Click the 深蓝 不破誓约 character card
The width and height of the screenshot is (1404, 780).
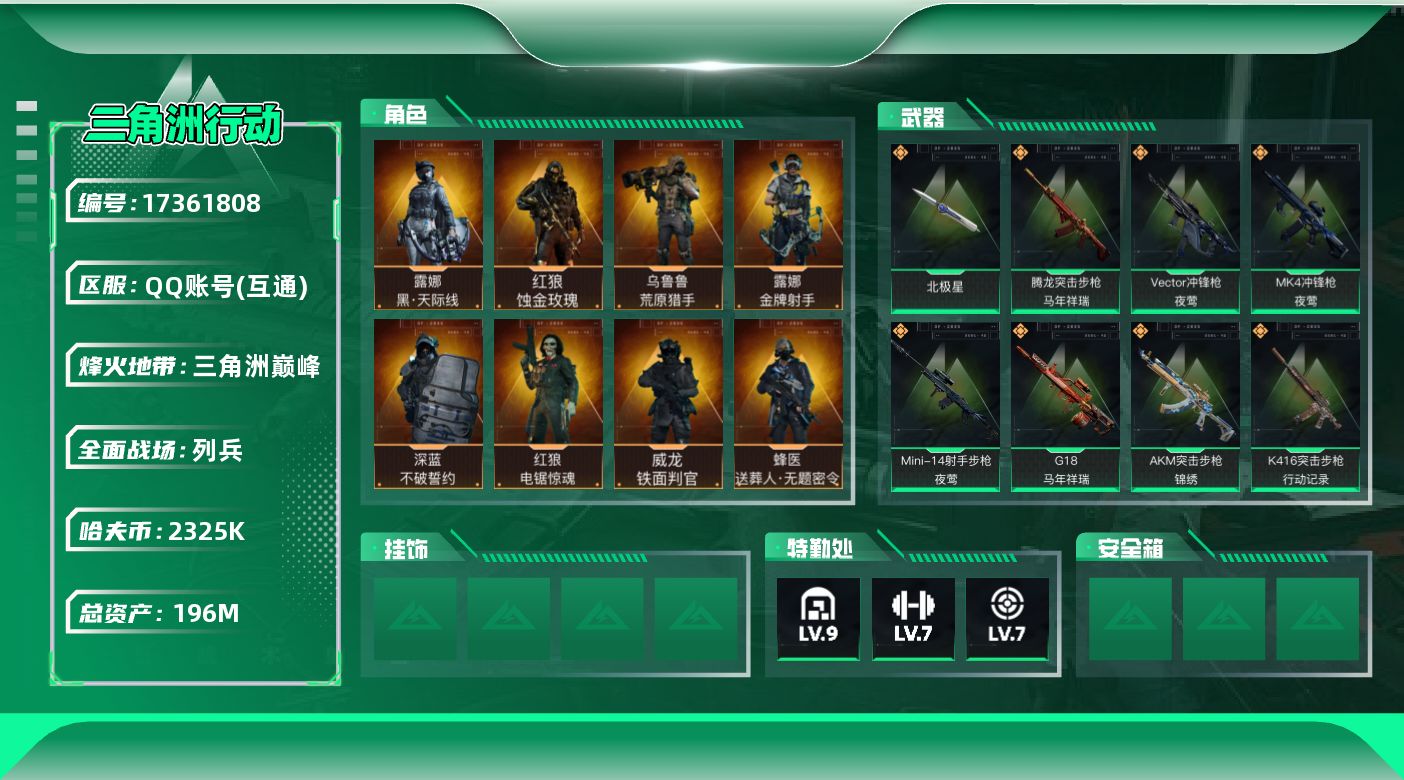point(428,403)
